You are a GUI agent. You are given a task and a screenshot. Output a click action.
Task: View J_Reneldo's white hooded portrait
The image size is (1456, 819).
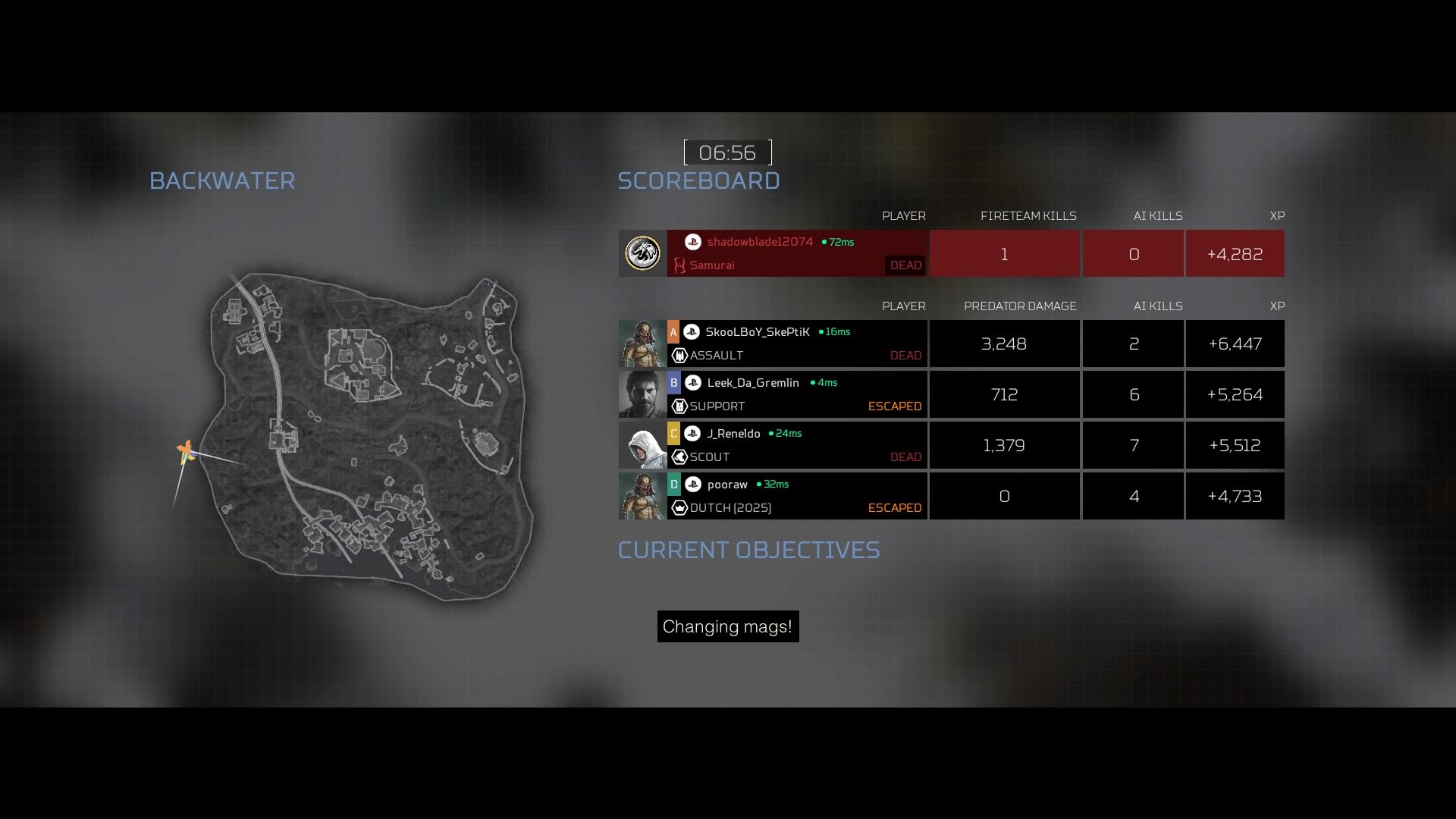(642, 445)
